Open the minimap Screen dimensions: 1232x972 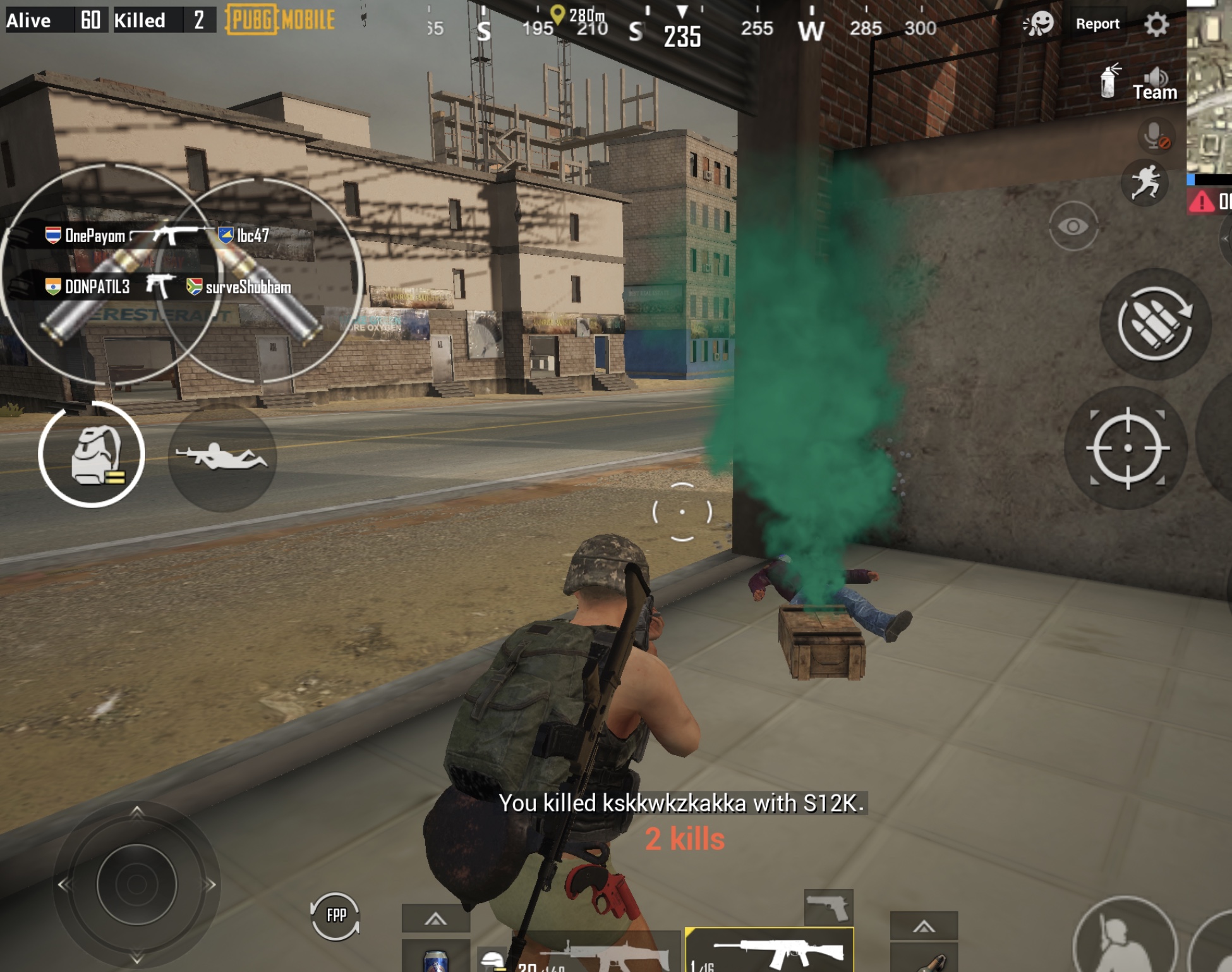point(1209,88)
